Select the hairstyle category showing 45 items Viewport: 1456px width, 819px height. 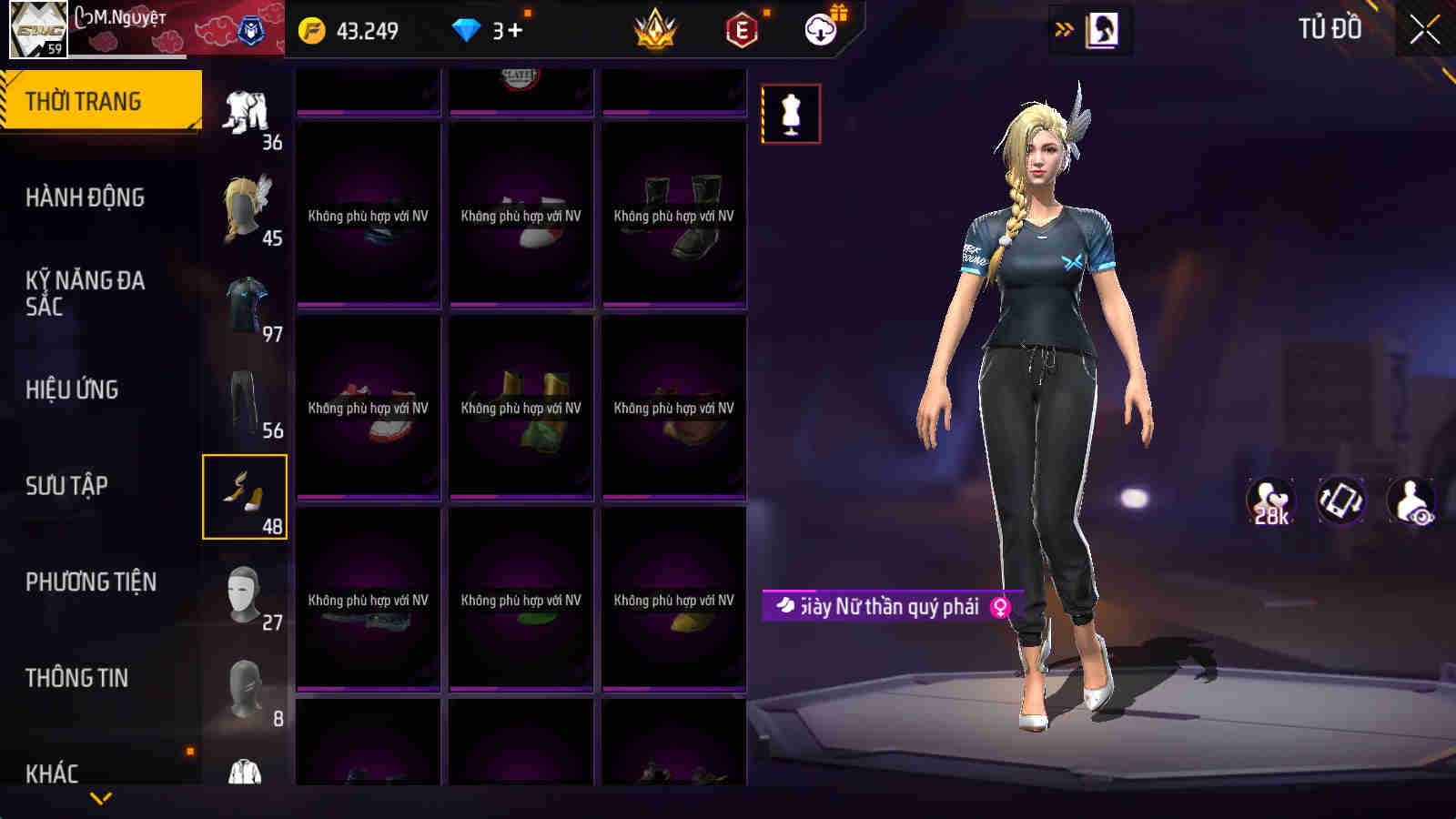(x=243, y=205)
